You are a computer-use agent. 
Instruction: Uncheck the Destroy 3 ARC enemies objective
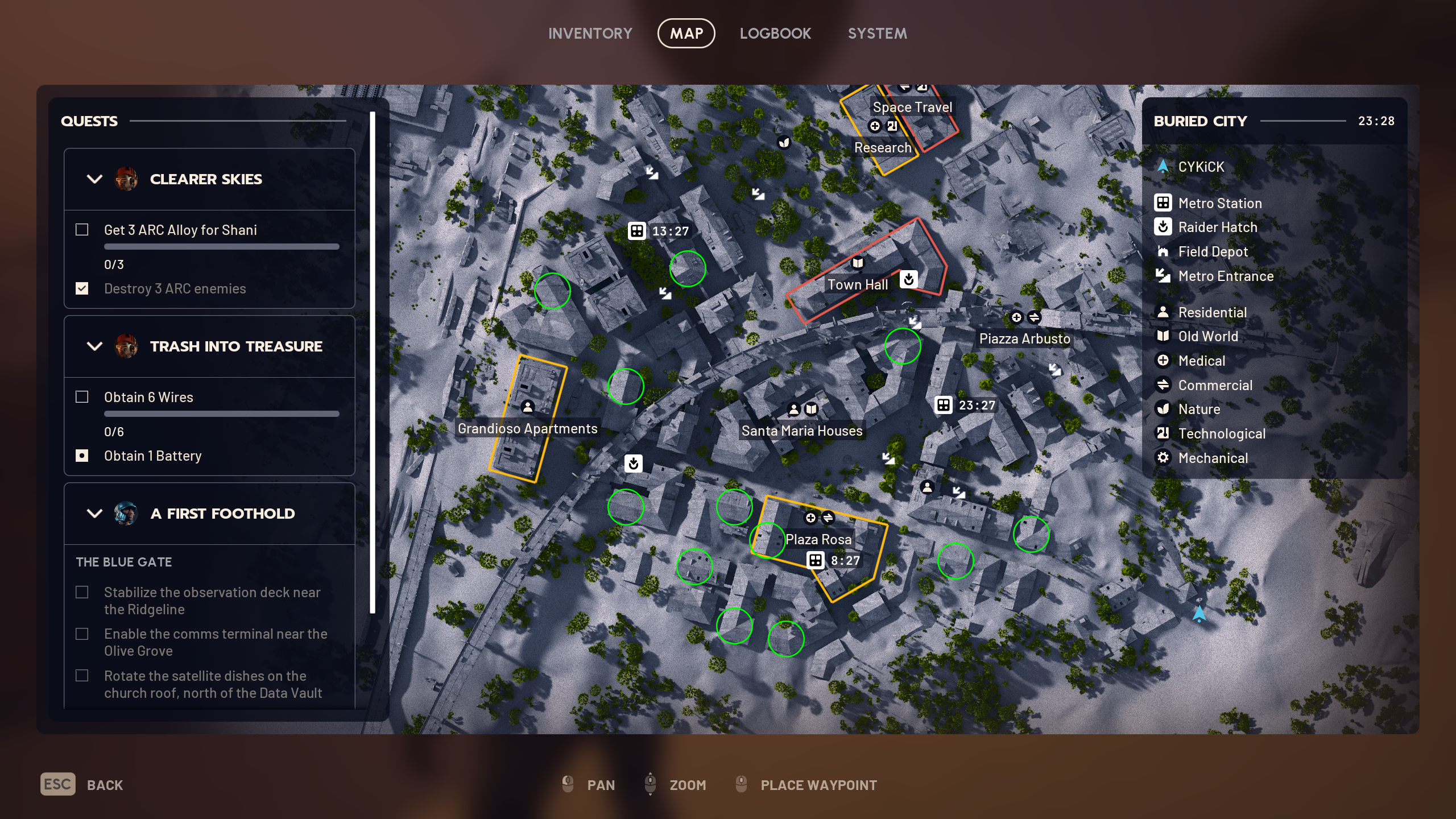[82, 288]
